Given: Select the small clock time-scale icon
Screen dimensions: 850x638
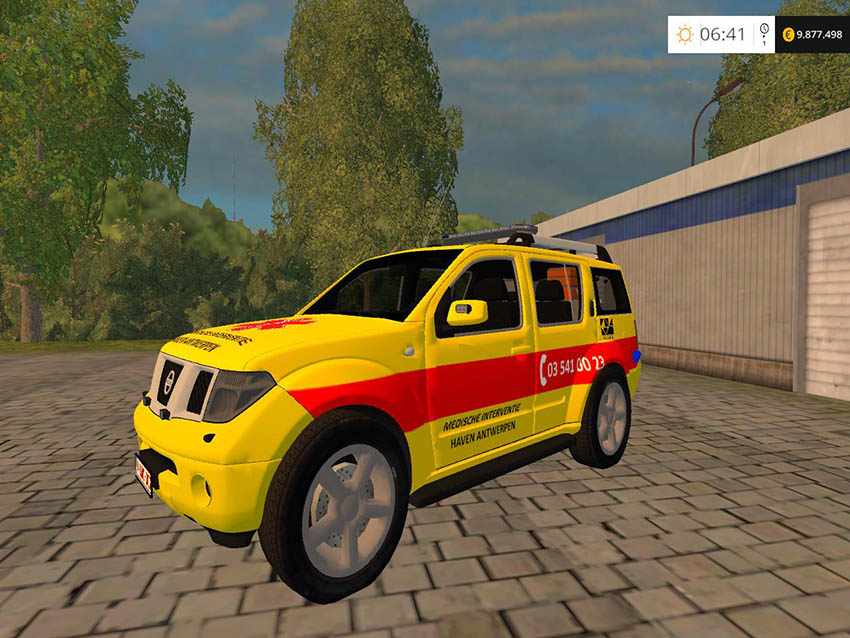Looking at the screenshot, I should pos(765,30).
